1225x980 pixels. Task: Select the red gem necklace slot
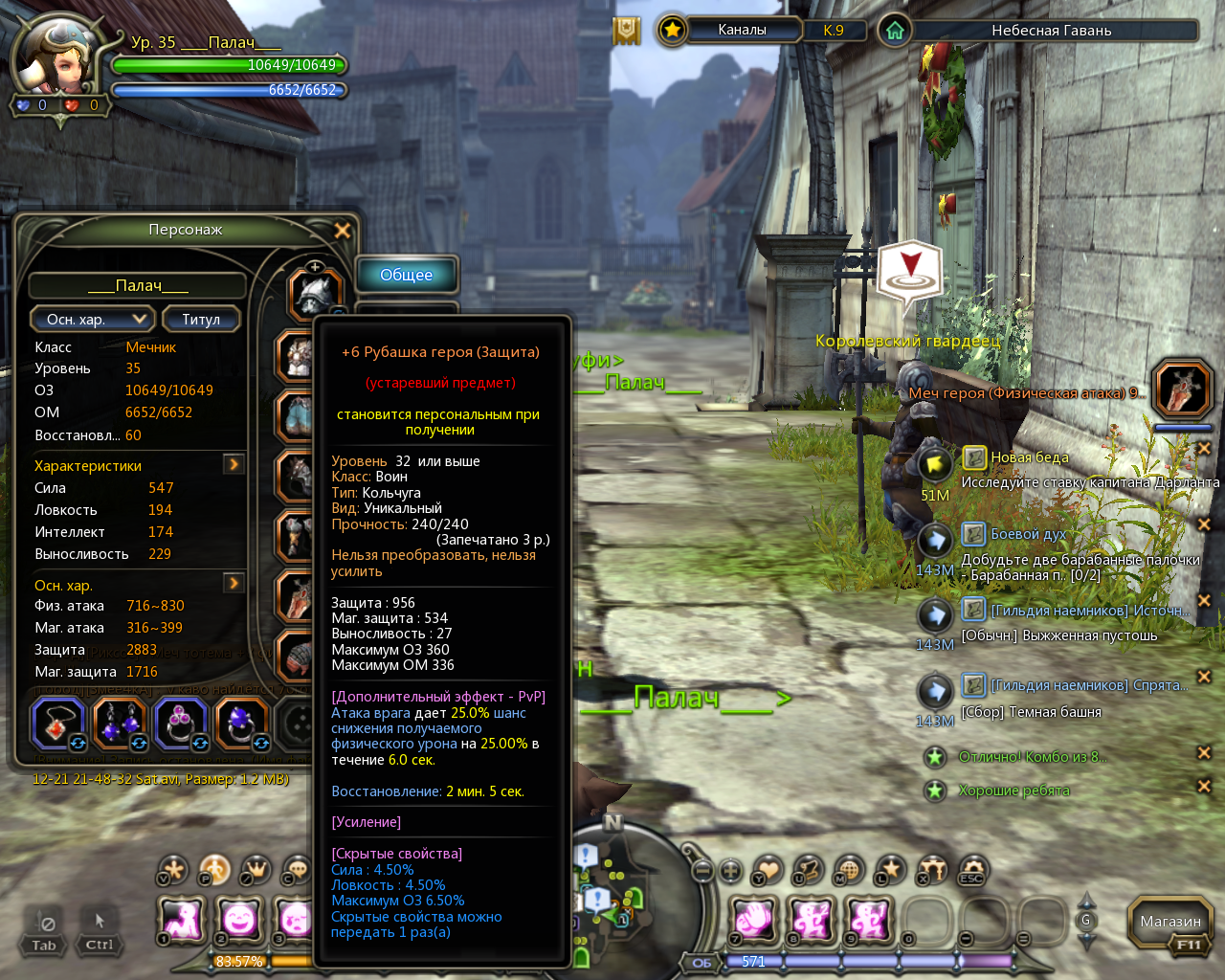(59, 724)
